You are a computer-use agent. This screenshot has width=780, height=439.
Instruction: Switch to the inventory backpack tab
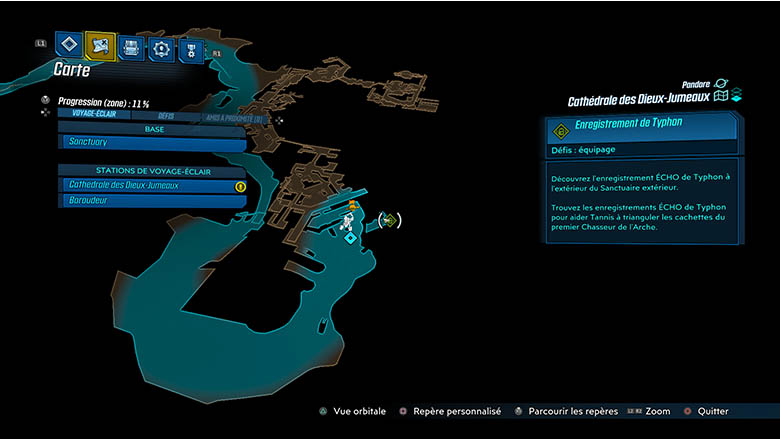click(x=130, y=46)
